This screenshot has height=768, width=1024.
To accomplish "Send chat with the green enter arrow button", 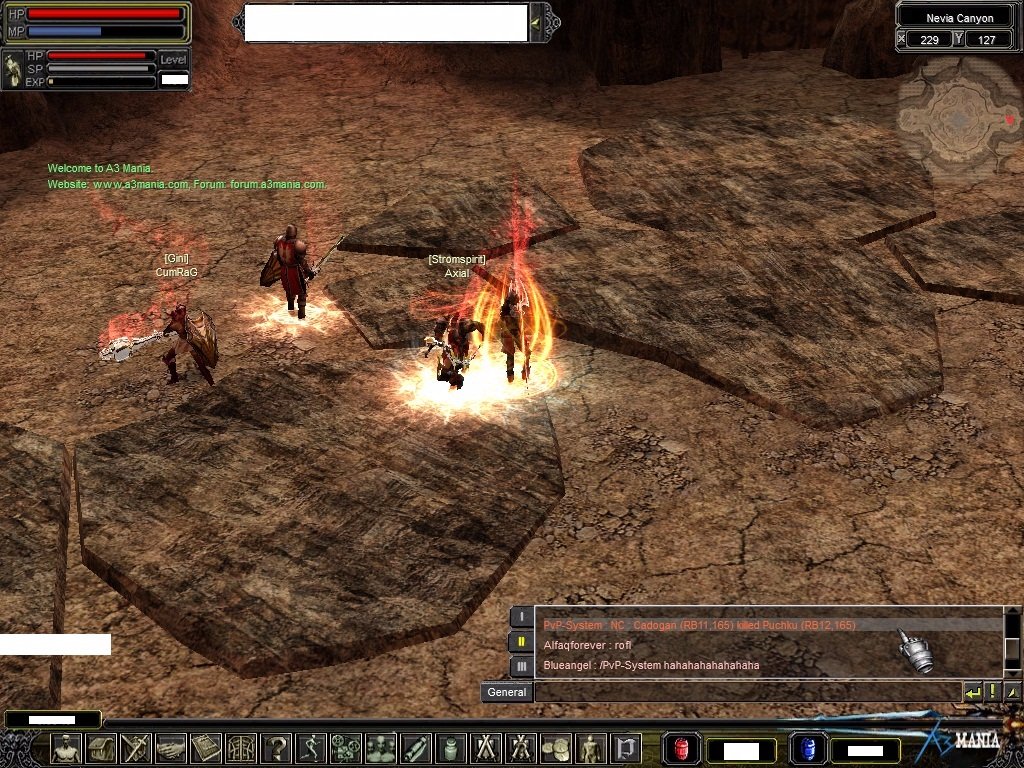I will (973, 692).
